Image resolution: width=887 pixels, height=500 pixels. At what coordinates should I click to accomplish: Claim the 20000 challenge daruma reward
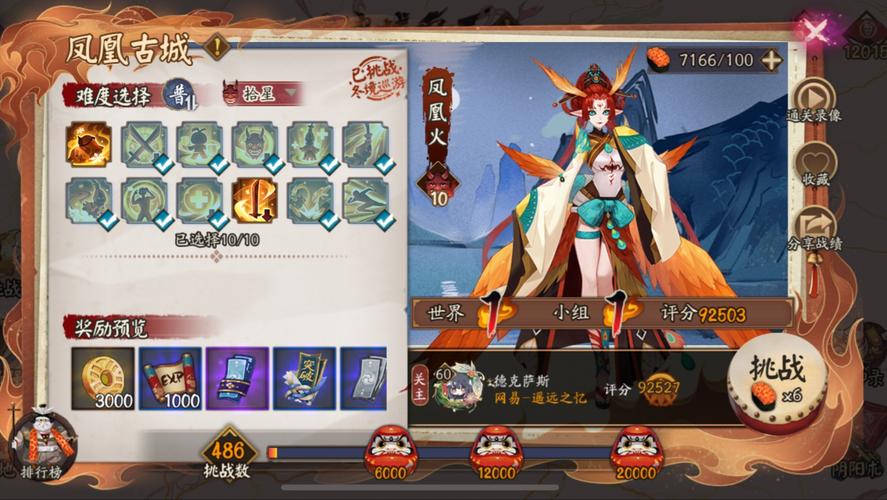[637, 446]
